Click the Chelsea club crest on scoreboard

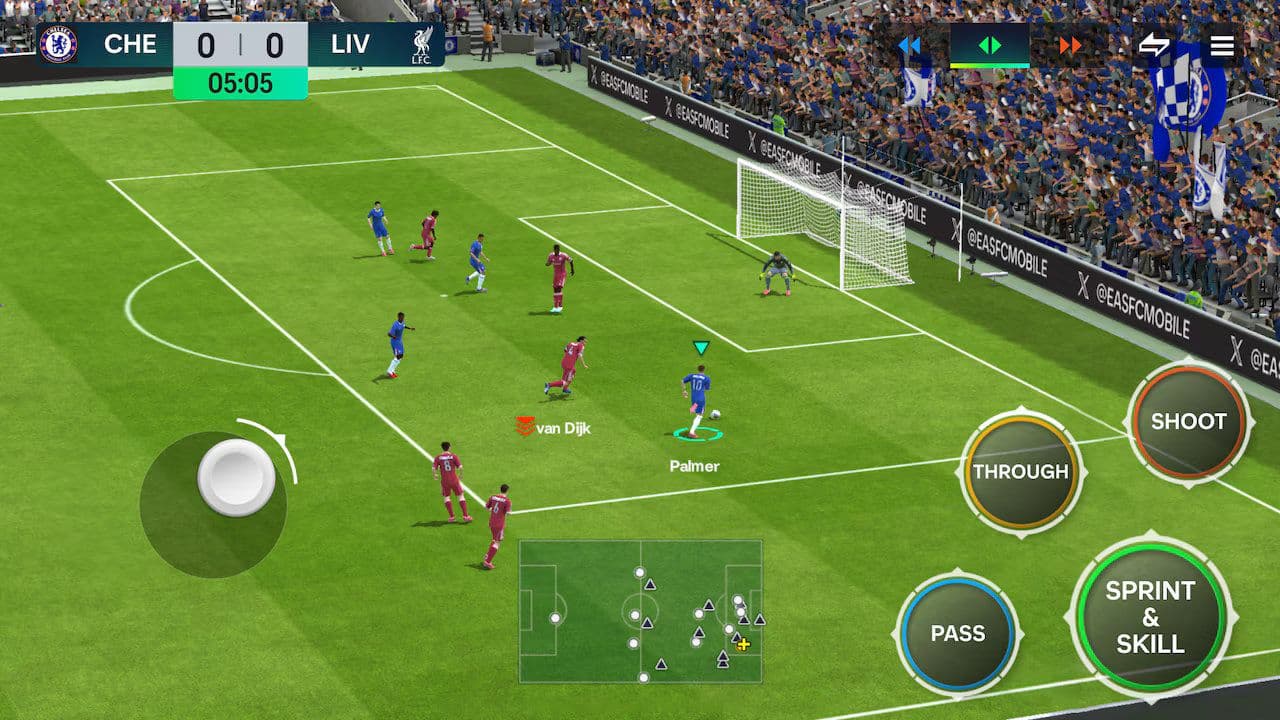tap(57, 44)
